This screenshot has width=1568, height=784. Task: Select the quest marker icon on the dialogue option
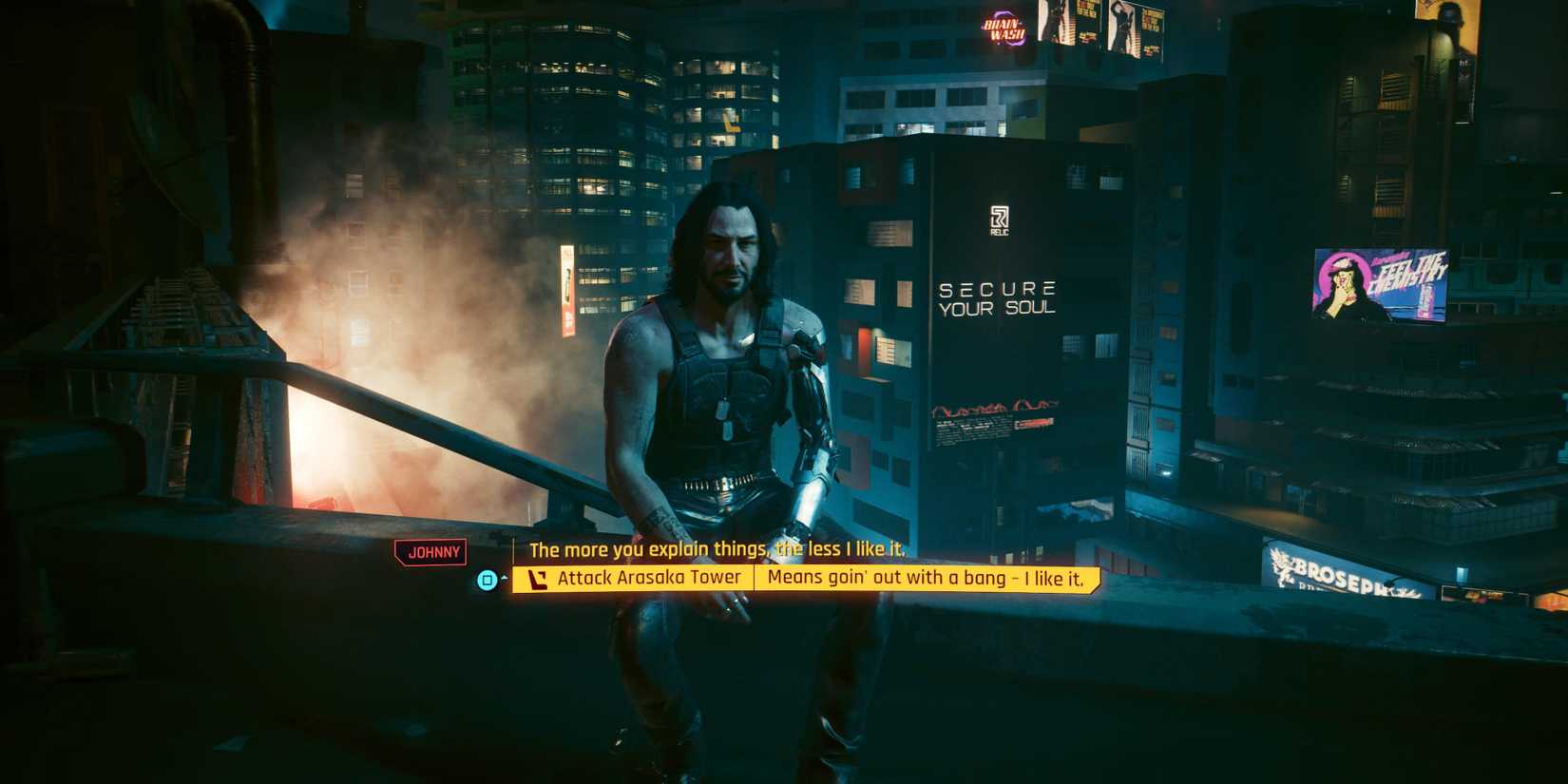[x=537, y=577]
